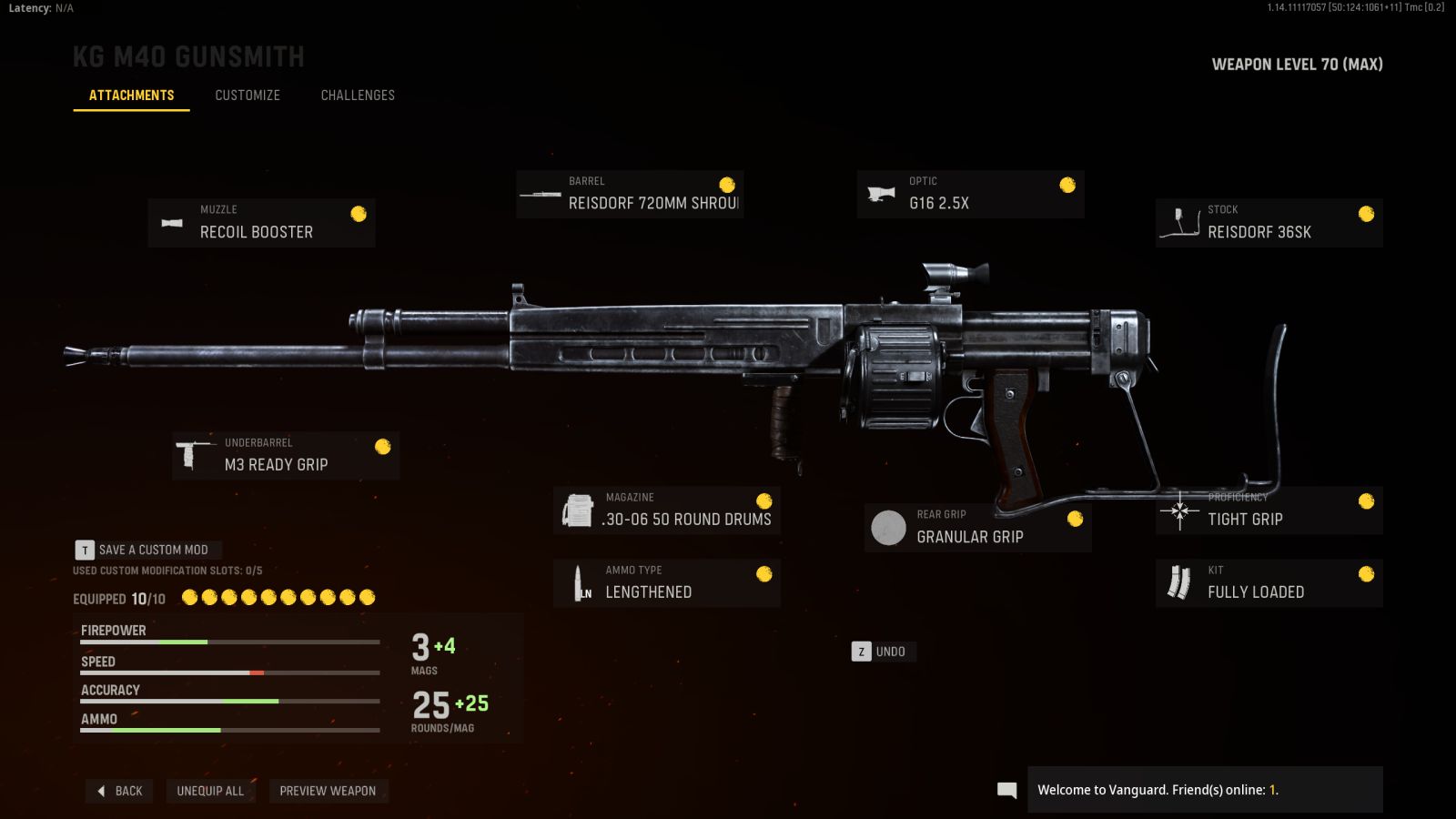Screen dimensions: 1456x819
Task: Change the Tight Grip proficiency
Action: click(x=1269, y=511)
